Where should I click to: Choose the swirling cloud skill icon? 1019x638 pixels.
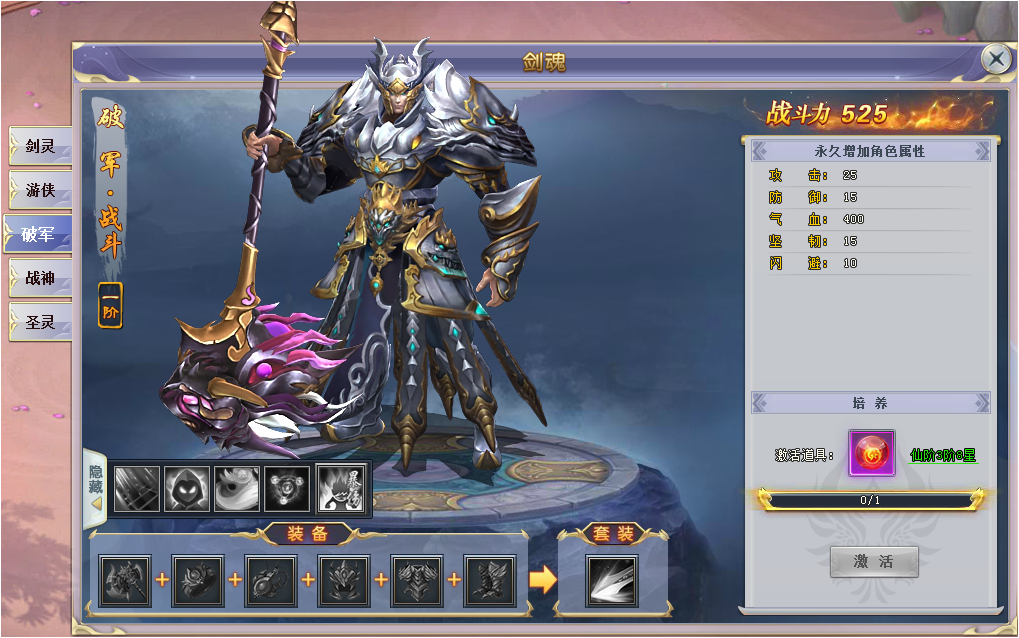pos(237,489)
